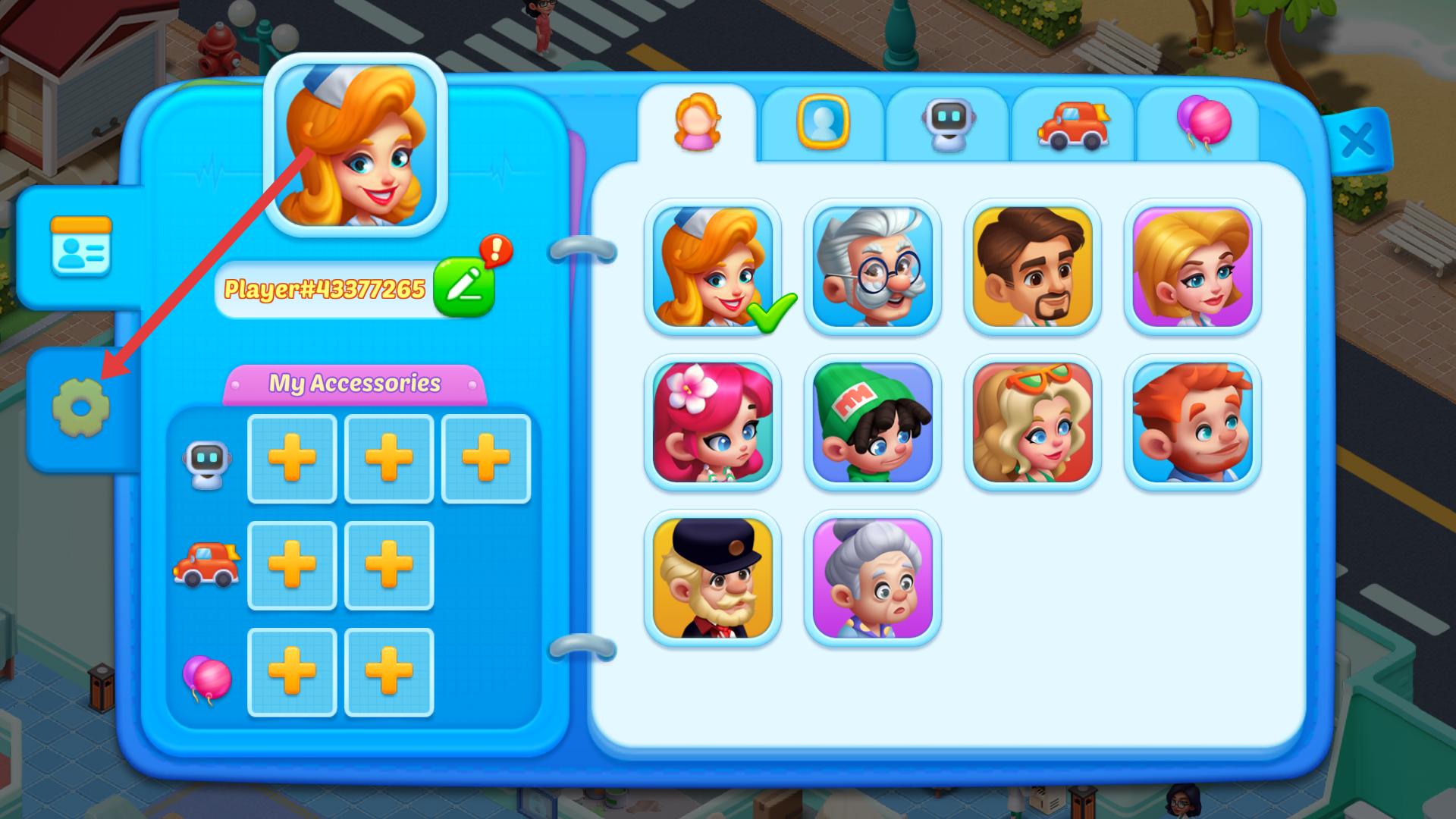
Task: Choose the bearded brown-haired man avatar
Action: click(1032, 267)
